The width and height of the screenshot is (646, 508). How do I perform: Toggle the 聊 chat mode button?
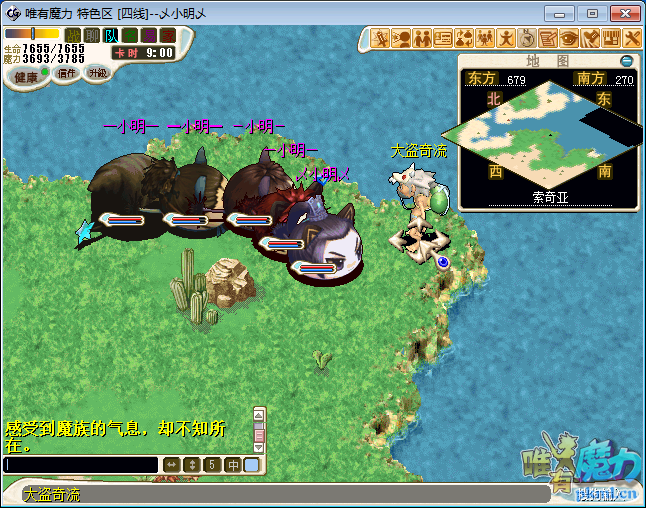[91, 36]
